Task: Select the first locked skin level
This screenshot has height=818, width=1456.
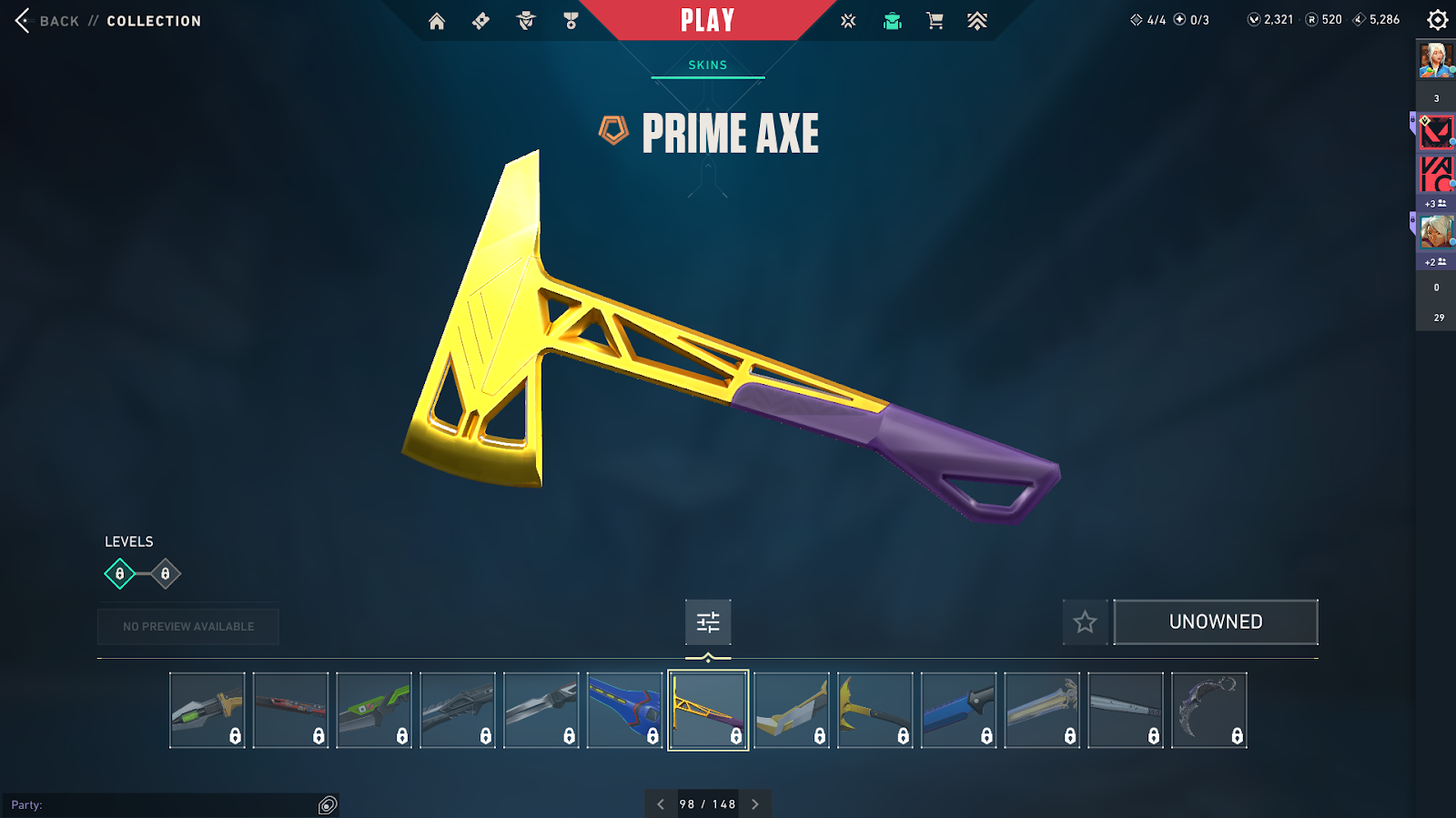Action: 120,574
